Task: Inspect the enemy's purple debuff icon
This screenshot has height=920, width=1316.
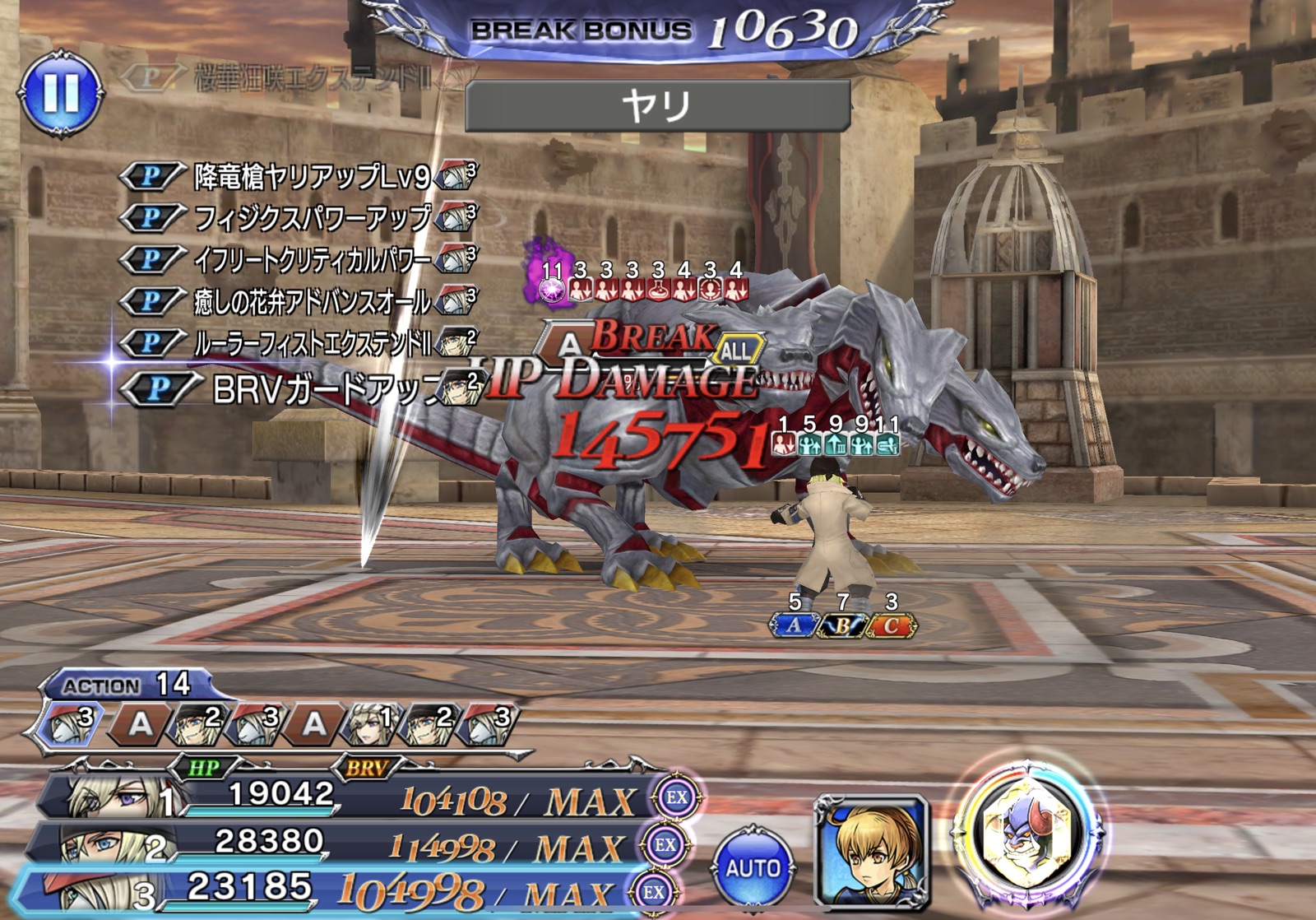Action: 550,286
